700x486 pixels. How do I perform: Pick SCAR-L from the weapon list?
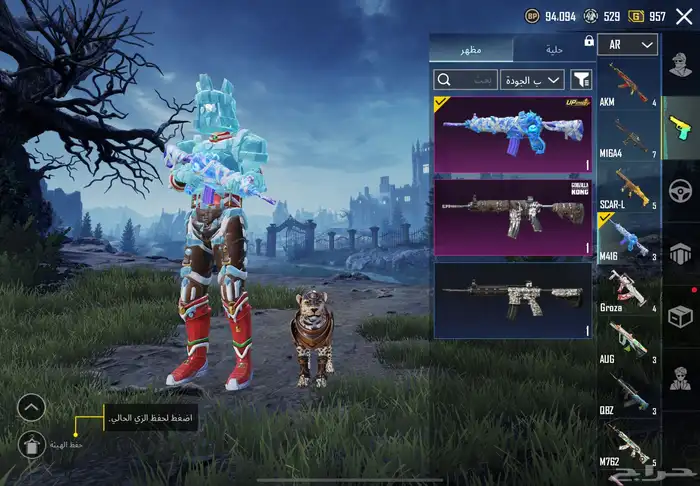(627, 192)
